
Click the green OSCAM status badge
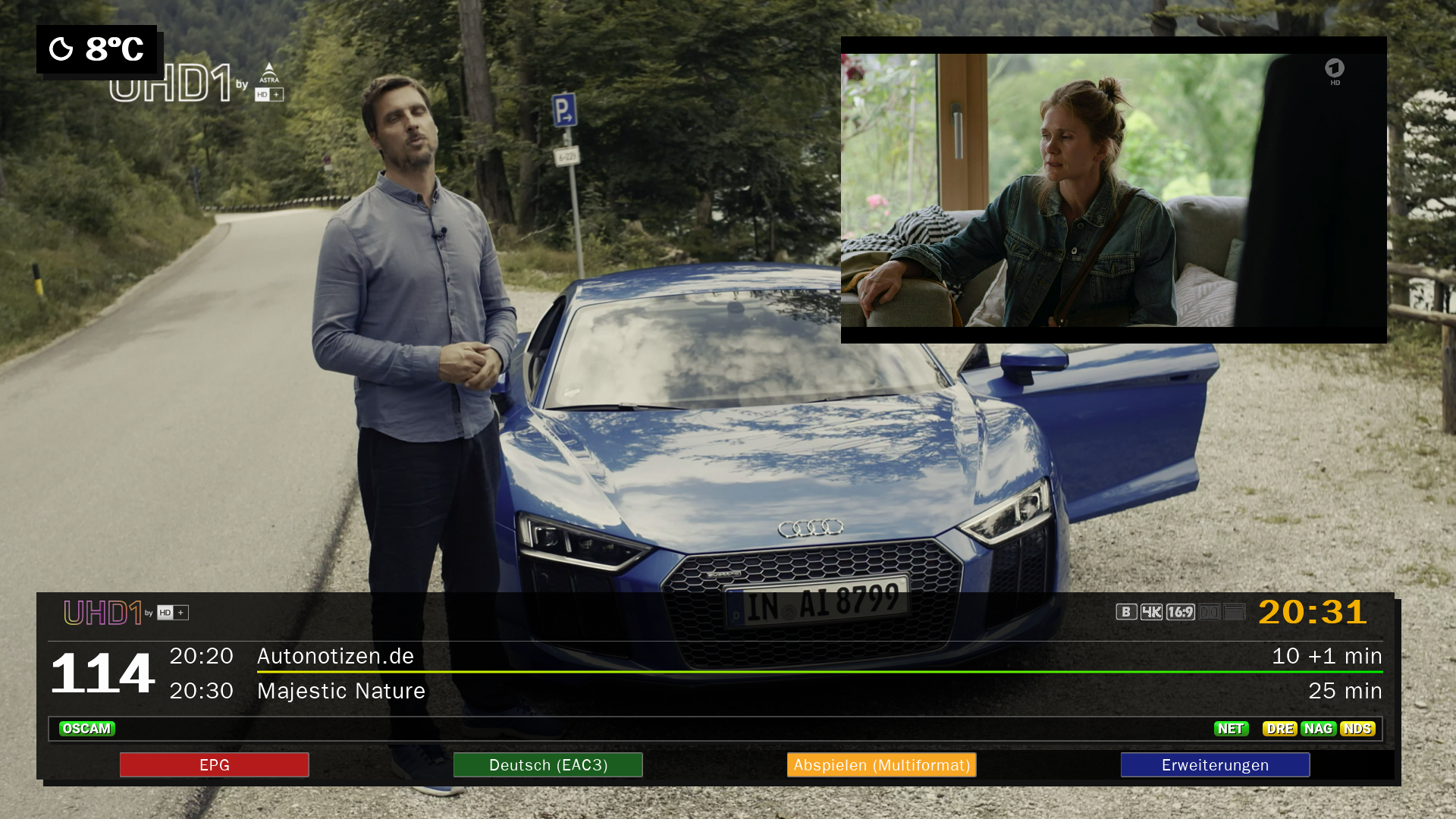point(87,729)
